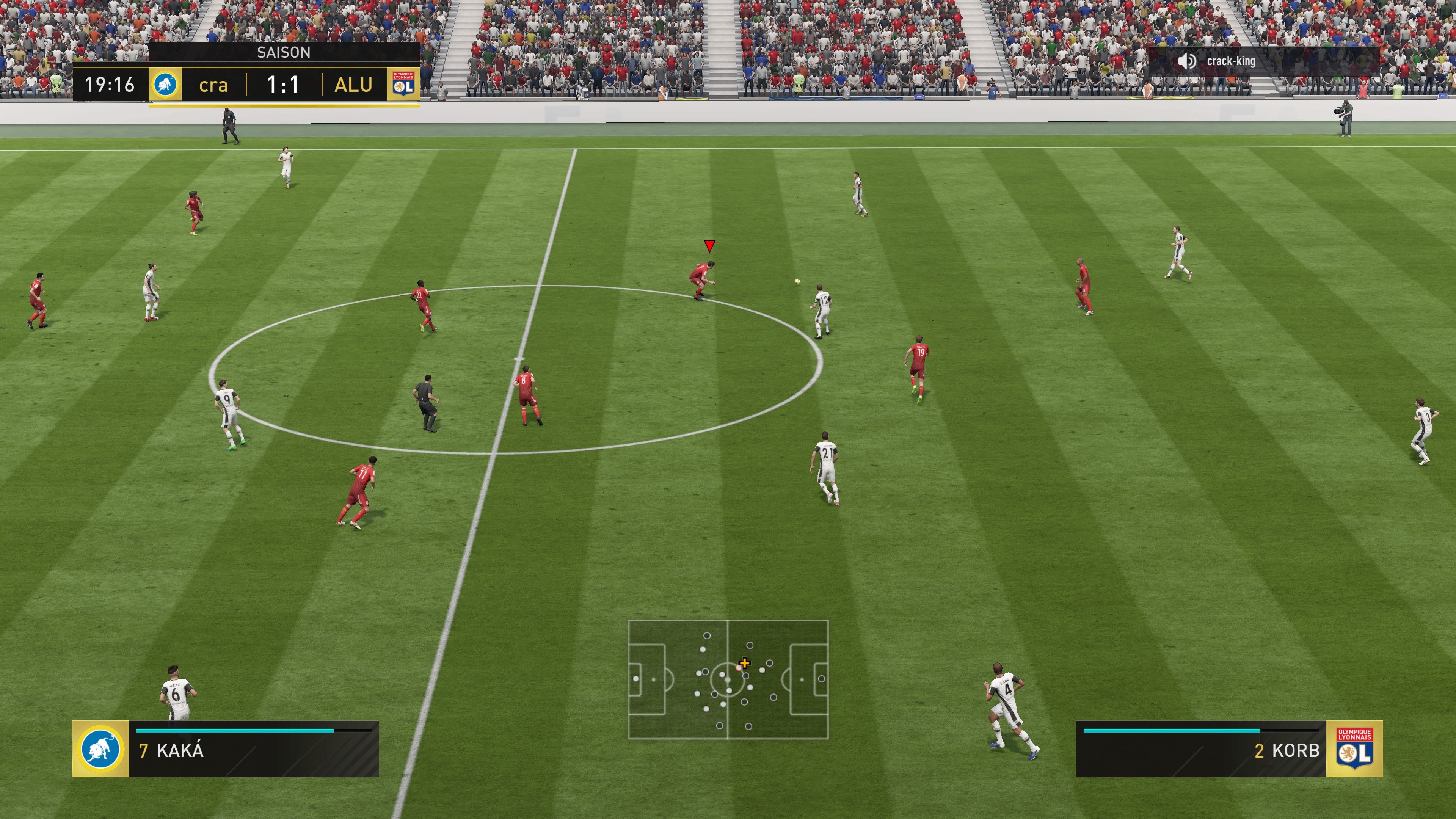Click the blue crest beside KAKÁ's name
This screenshot has height=819, width=1456.
click(100, 750)
